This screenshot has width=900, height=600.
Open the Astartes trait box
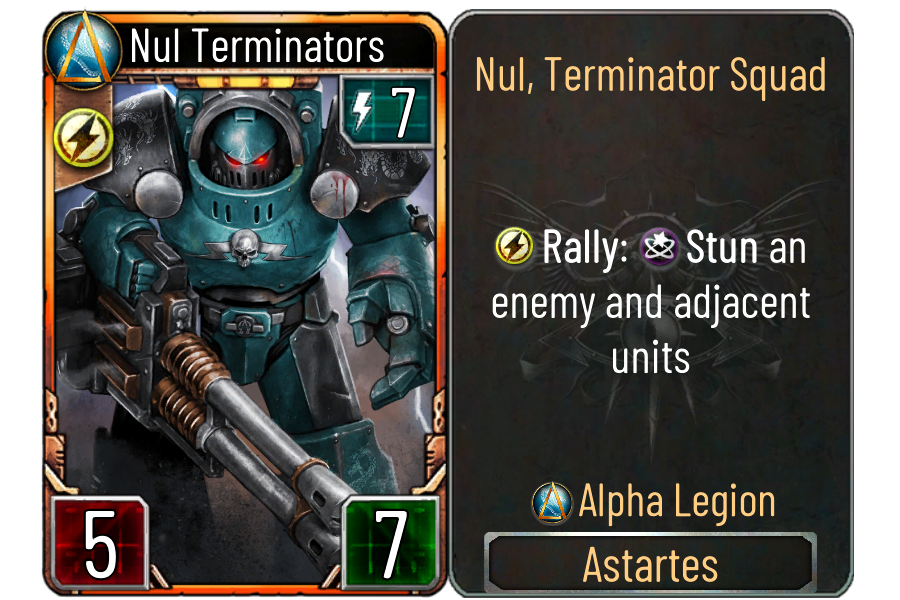pyautogui.click(x=650, y=564)
